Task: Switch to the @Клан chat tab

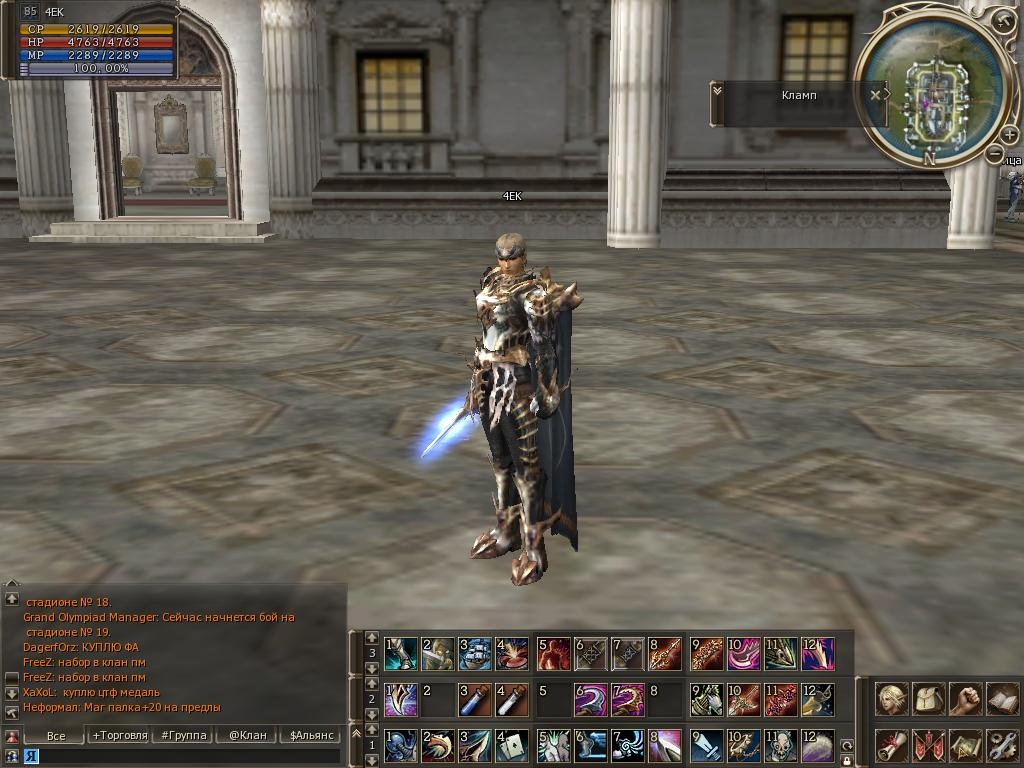Action: pyautogui.click(x=247, y=735)
